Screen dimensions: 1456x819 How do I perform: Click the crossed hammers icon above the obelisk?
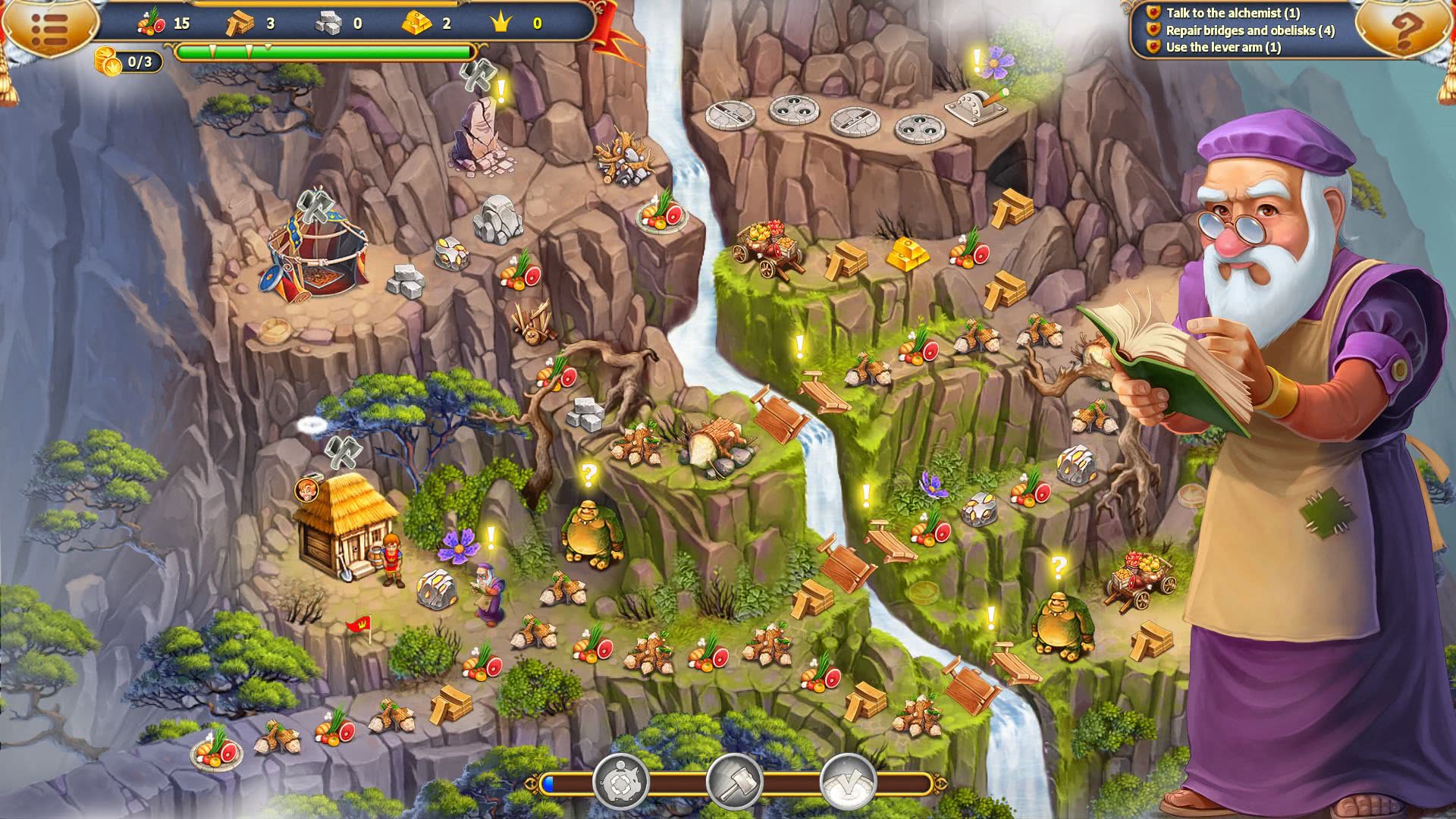(x=477, y=76)
